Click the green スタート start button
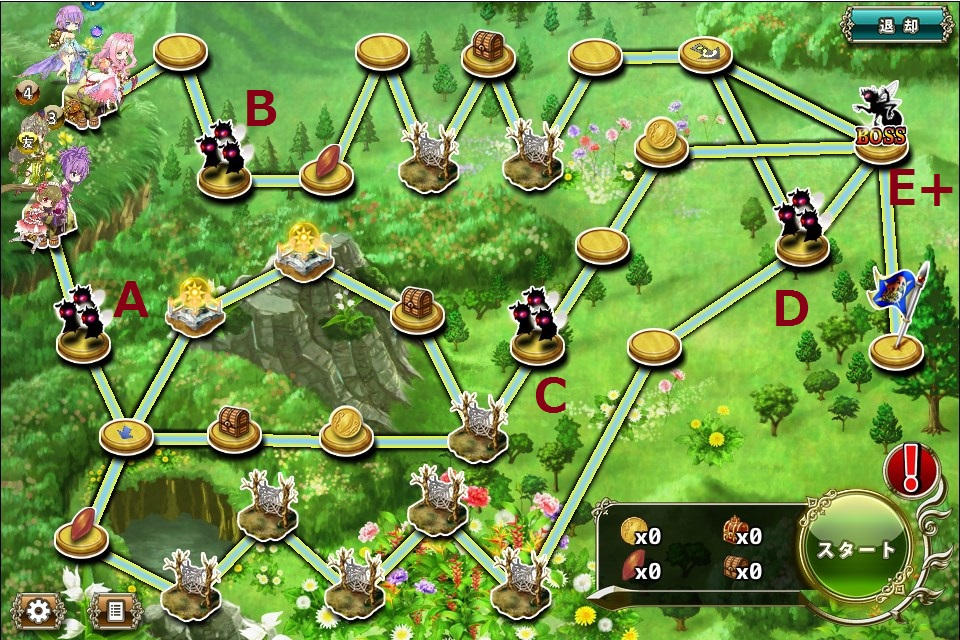Viewport: 960px width, 640px height. [857, 549]
